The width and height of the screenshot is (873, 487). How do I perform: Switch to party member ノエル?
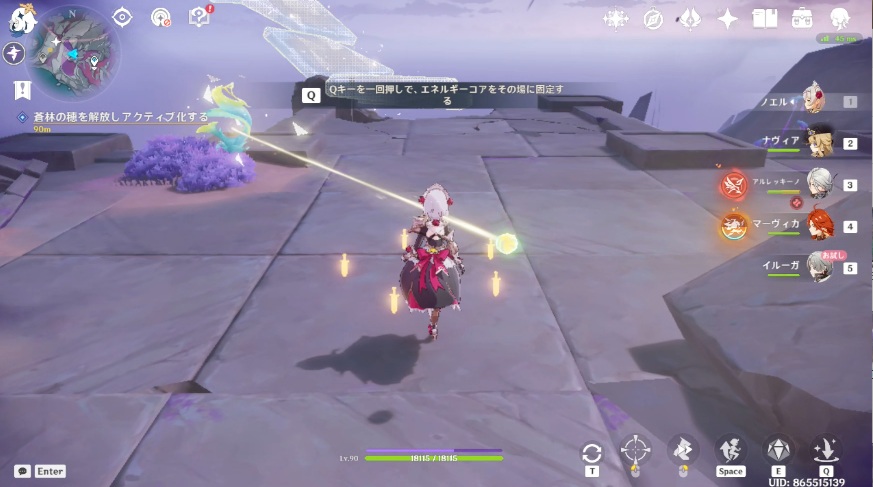pos(810,101)
